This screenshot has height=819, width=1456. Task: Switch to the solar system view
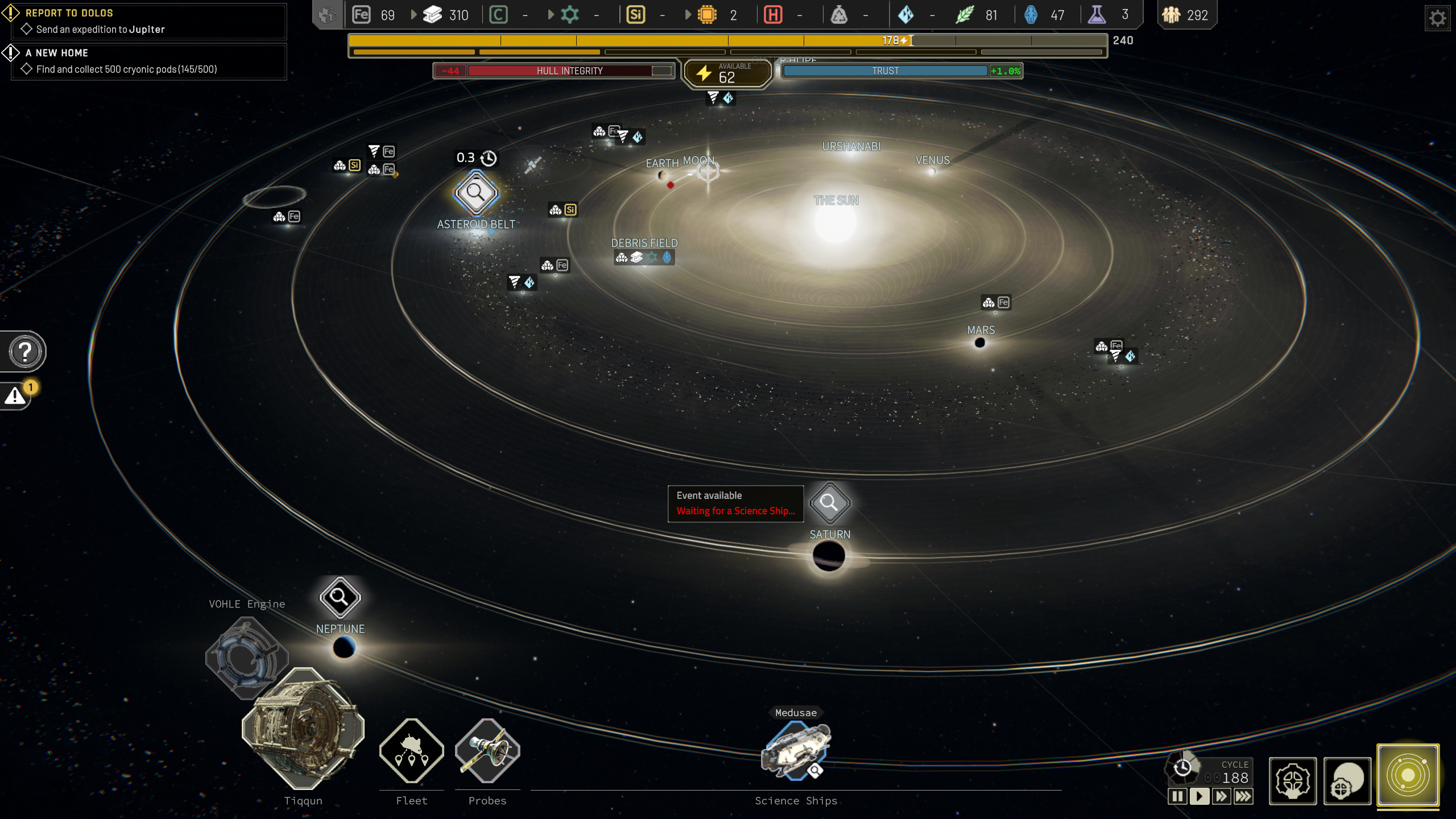pos(1408,775)
